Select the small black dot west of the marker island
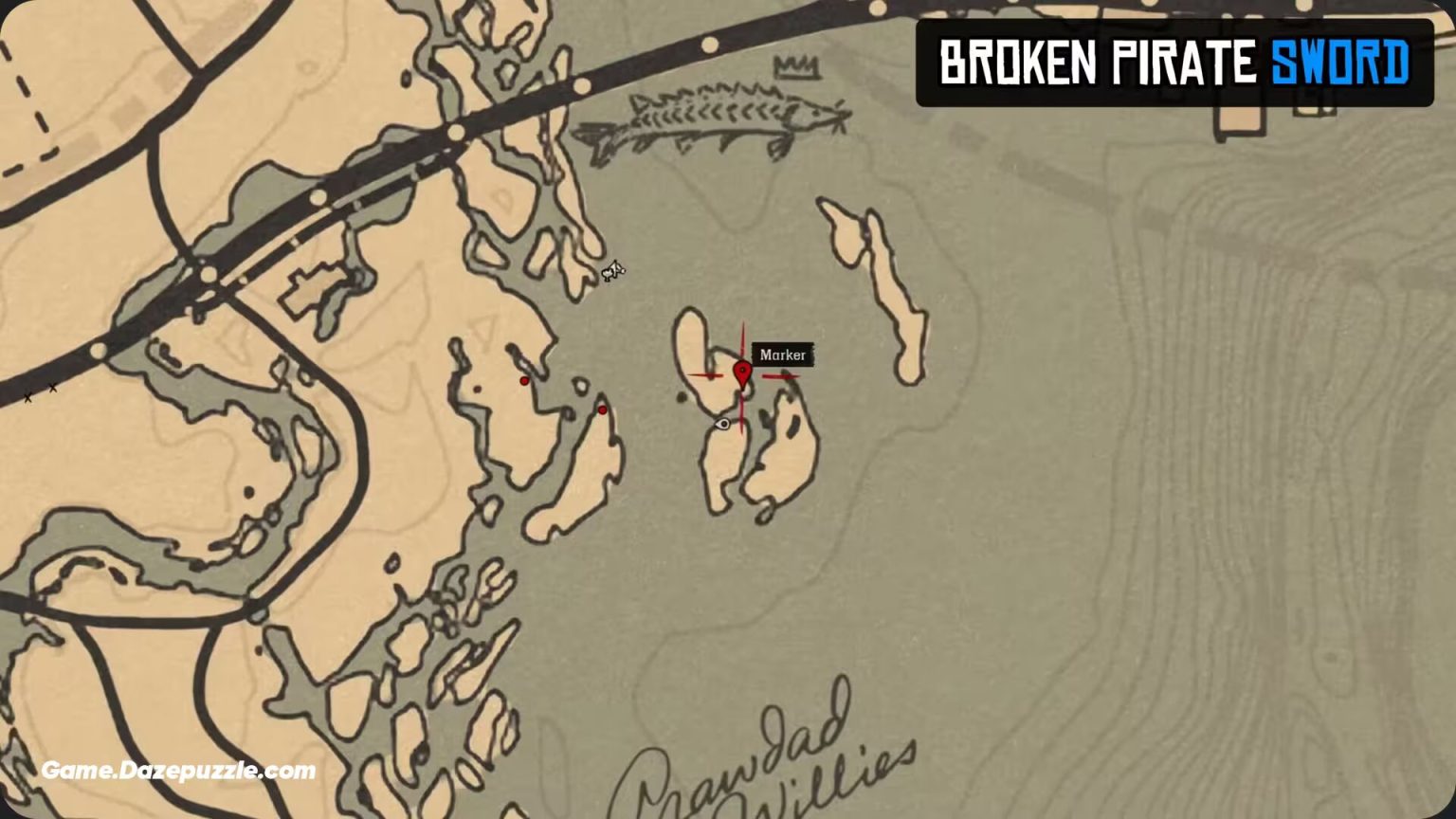The image size is (1456, 819). click(682, 396)
